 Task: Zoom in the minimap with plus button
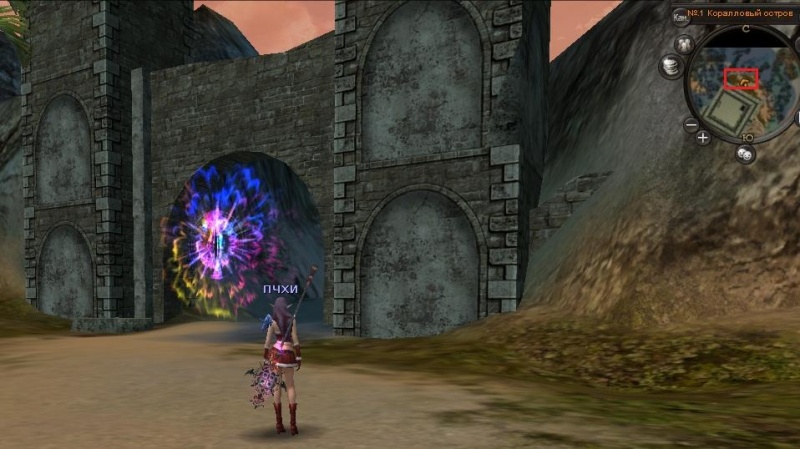point(704,137)
